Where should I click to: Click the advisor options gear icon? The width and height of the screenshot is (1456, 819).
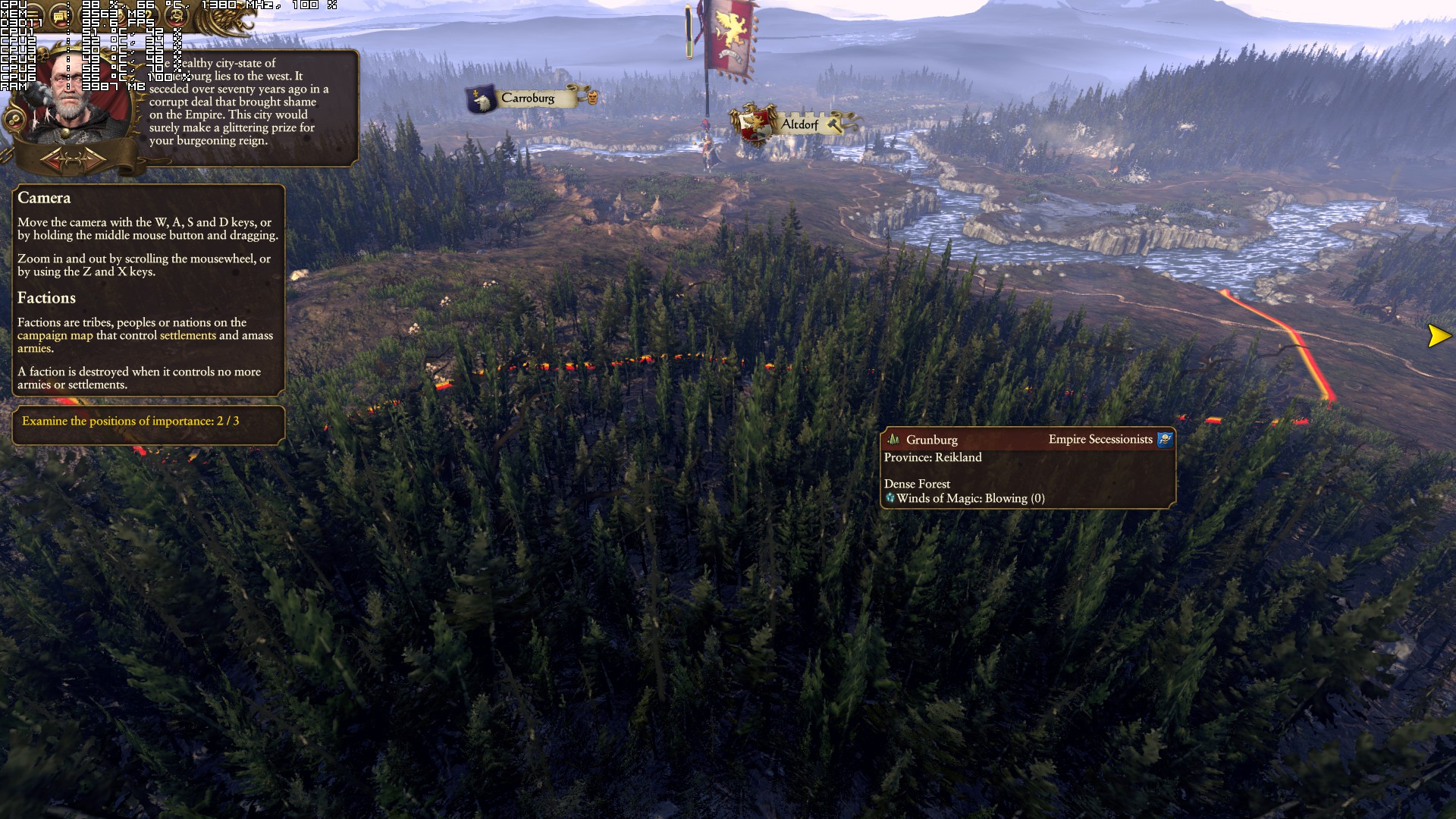[13, 120]
